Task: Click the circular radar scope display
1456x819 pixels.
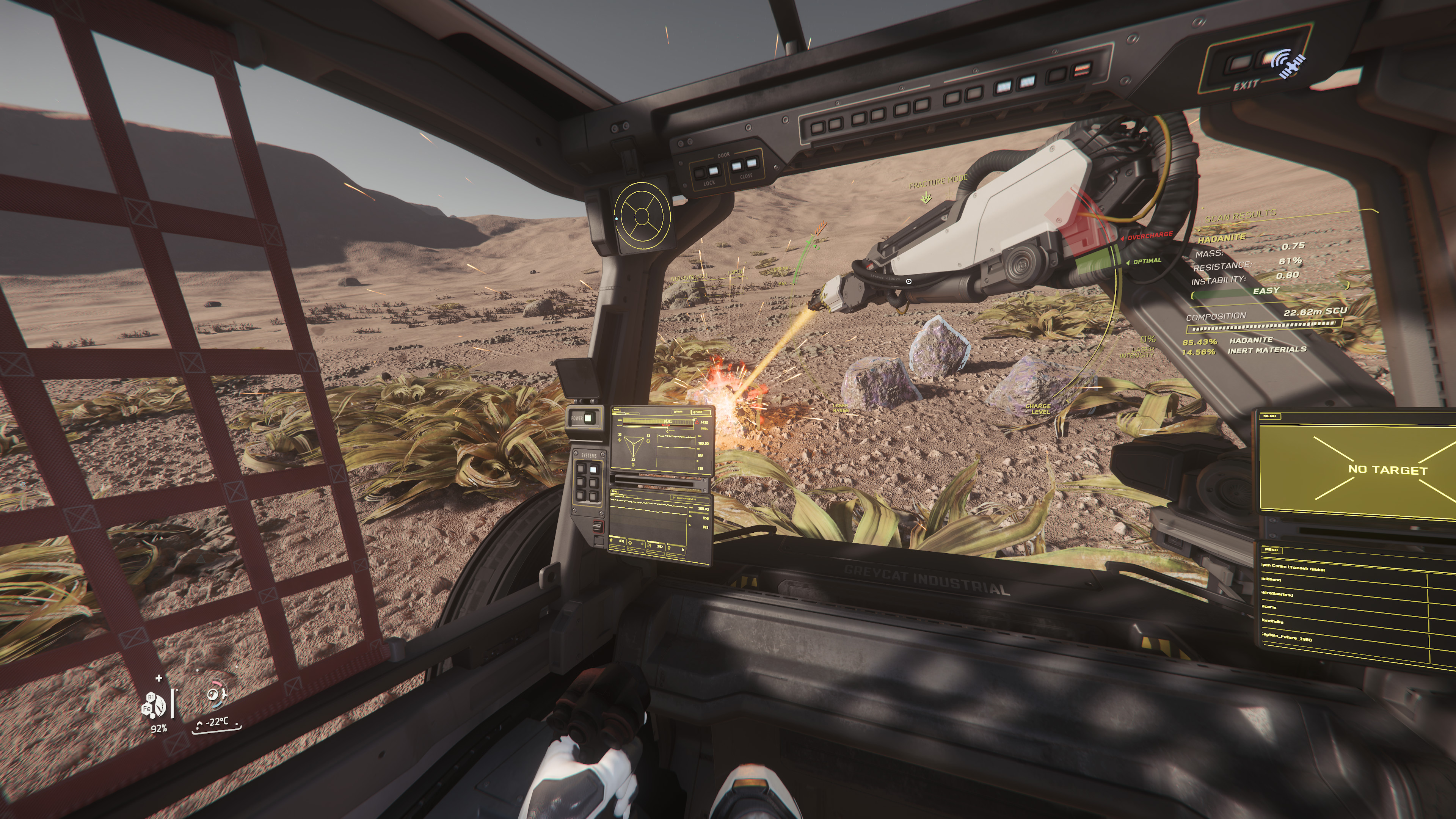Action: tap(642, 215)
